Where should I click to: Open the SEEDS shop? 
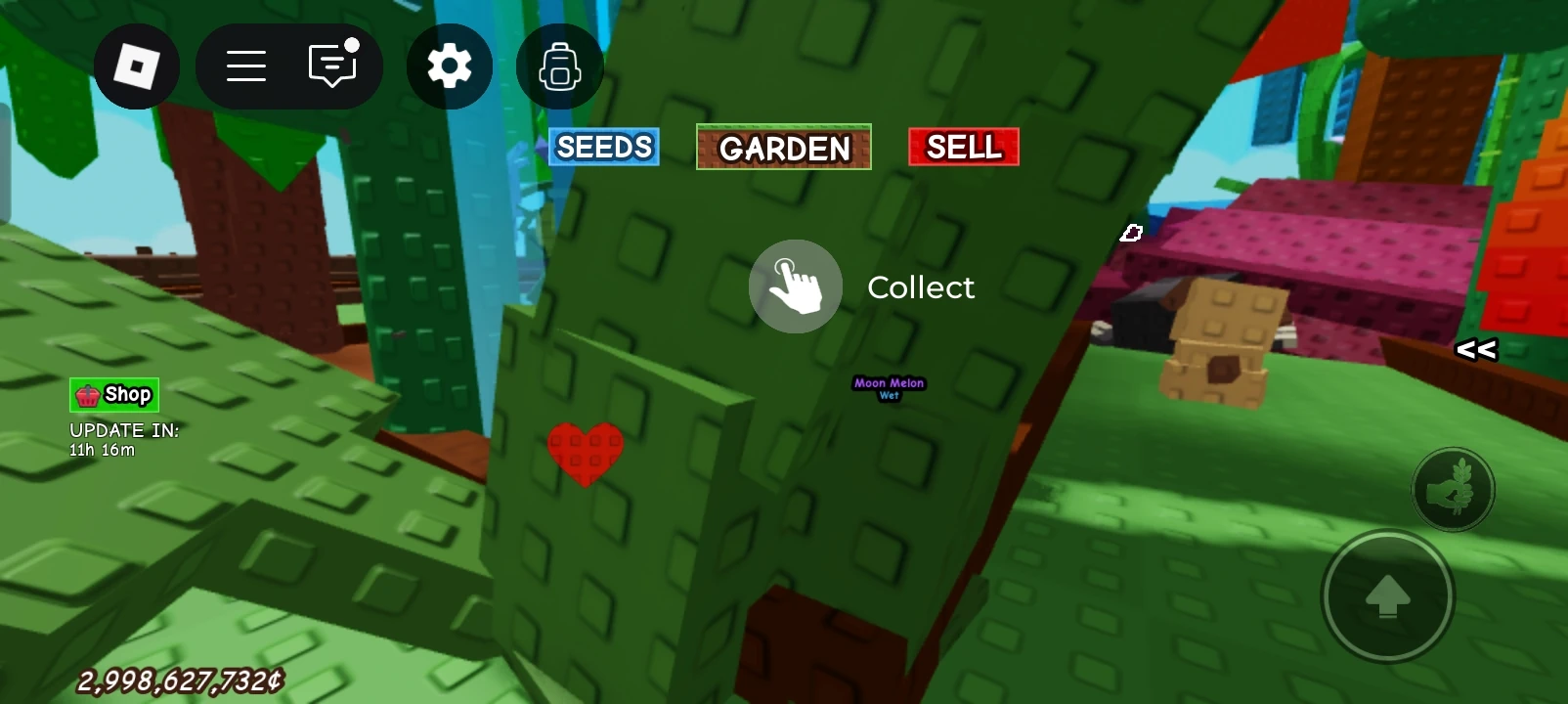(603, 147)
